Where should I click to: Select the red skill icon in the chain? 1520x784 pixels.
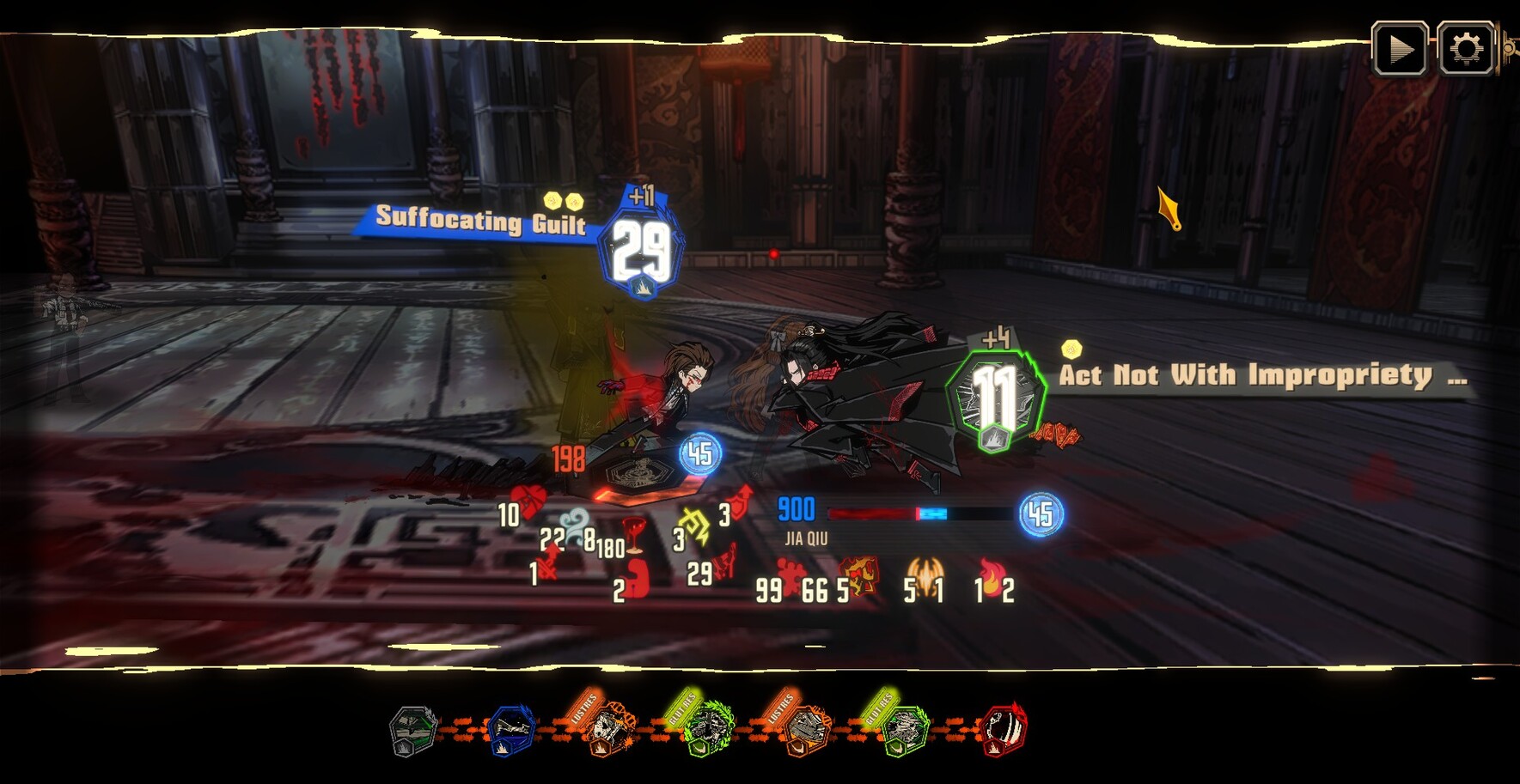coord(1003,731)
